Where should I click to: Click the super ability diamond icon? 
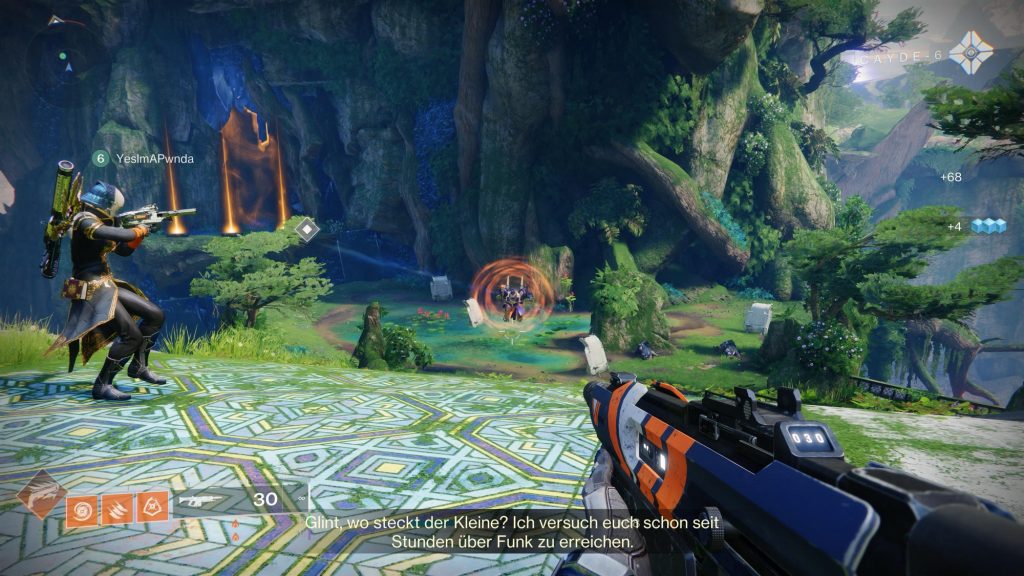[x=41, y=494]
